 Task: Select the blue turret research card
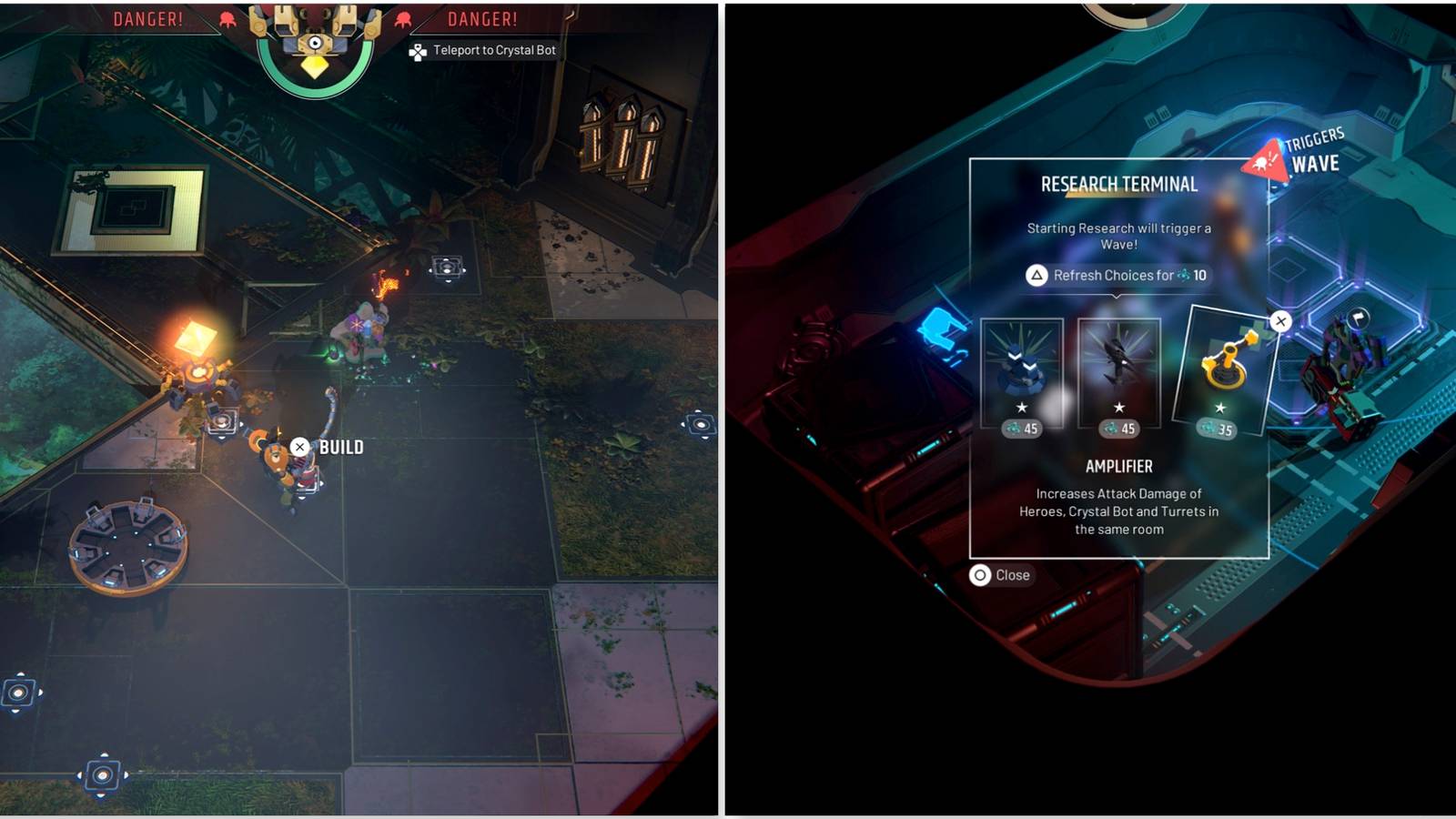1023,364
